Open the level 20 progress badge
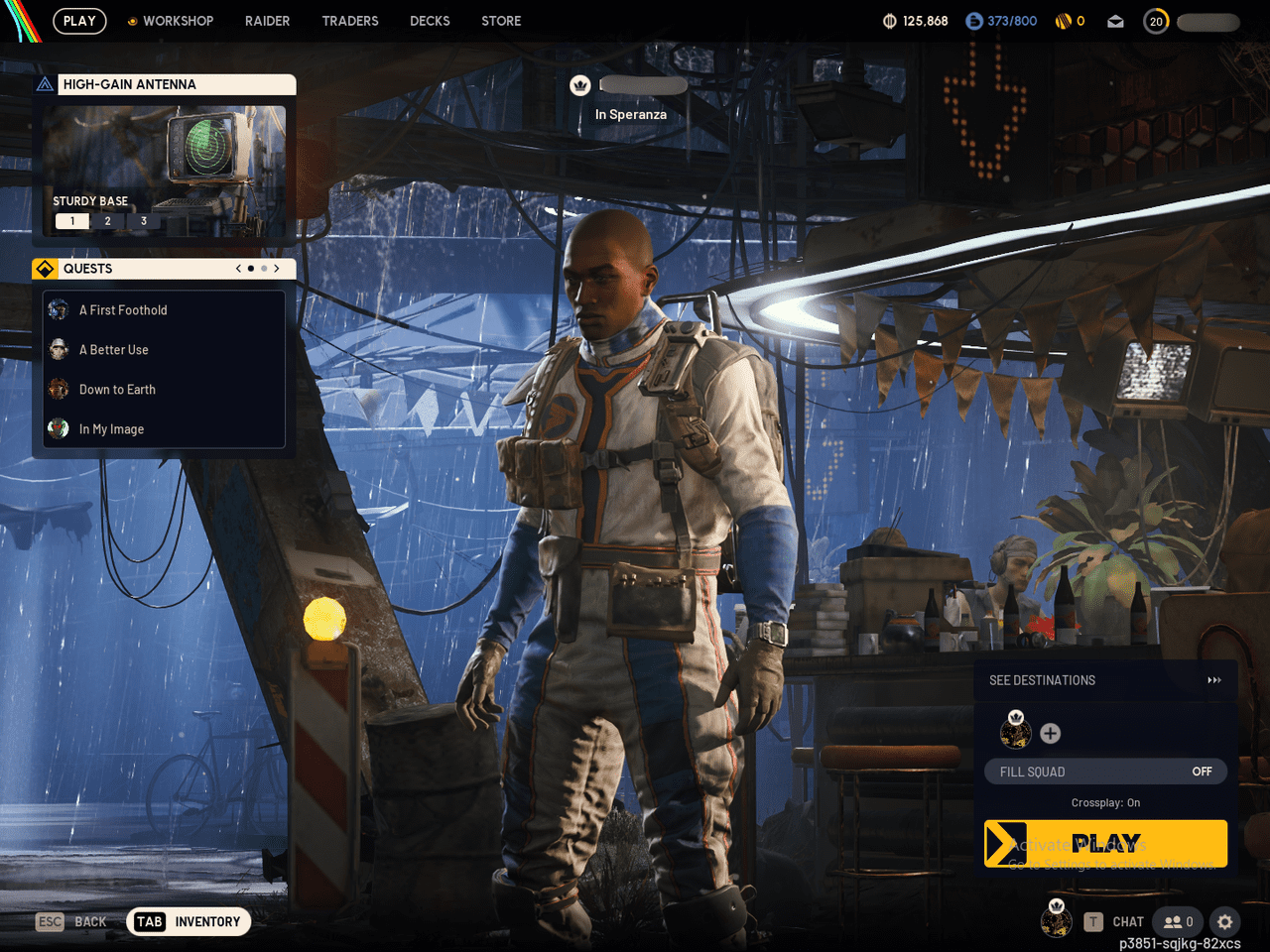The width and height of the screenshot is (1270, 952). coord(1155,21)
